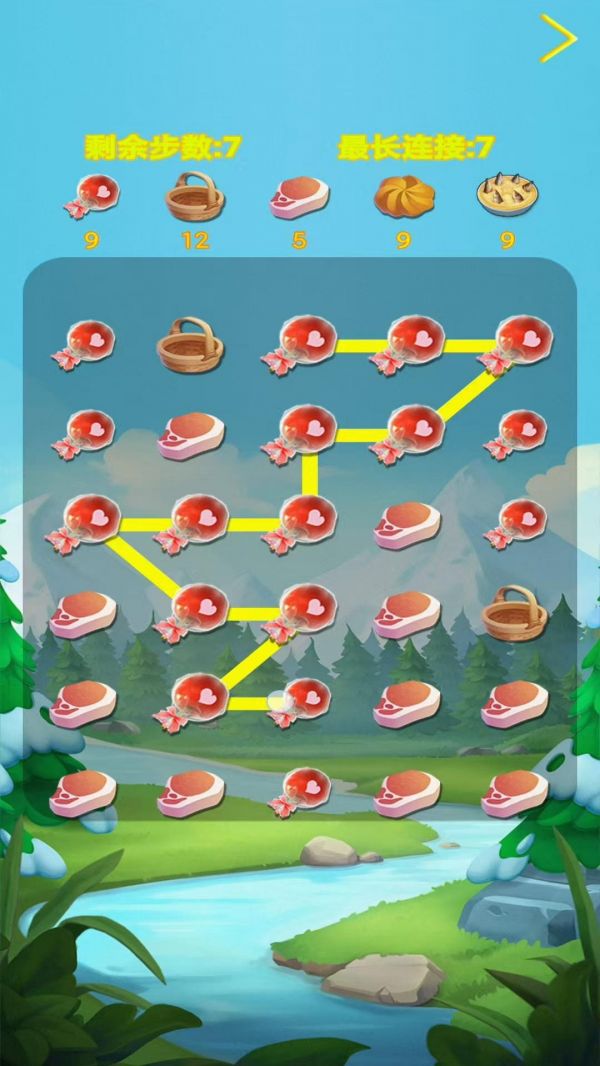Select the glowing candy at the chain's end
Viewport: 600px width, 1066px height.
point(299,699)
